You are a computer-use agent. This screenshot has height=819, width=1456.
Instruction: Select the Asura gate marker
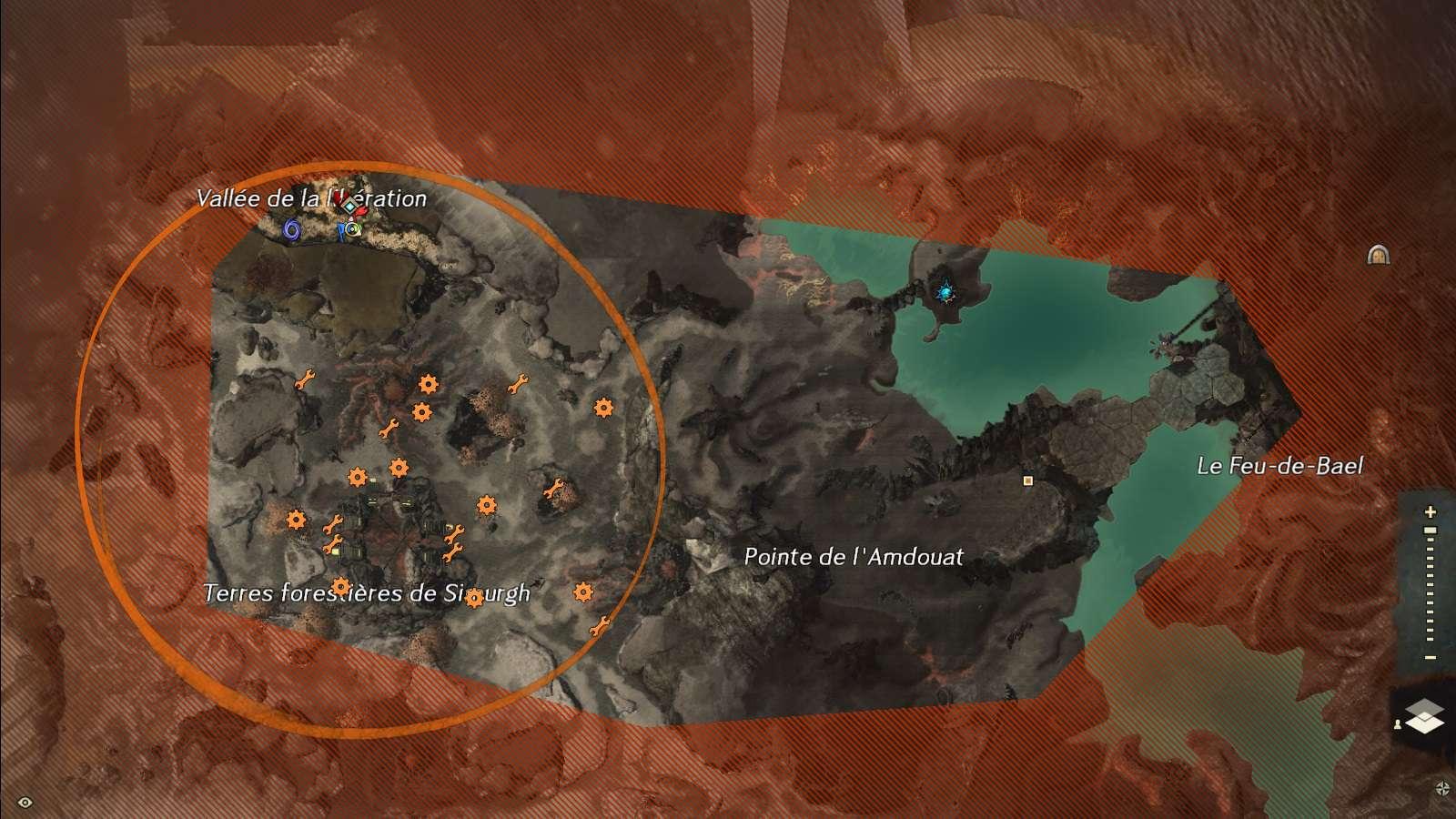[1379, 255]
